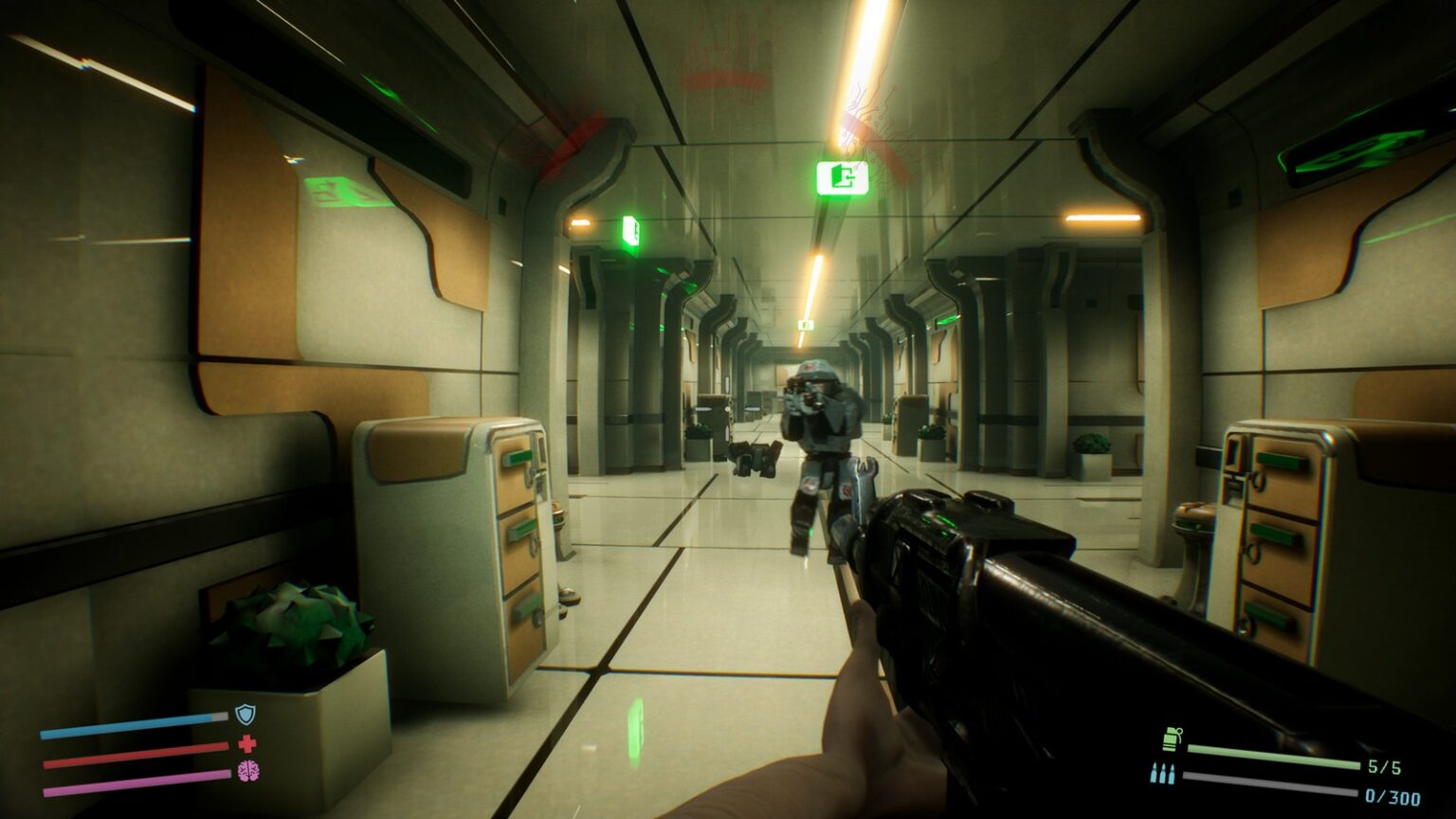The image size is (1456, 819).
Task: Select the green grenade icon
Action: click(1172, 739)
